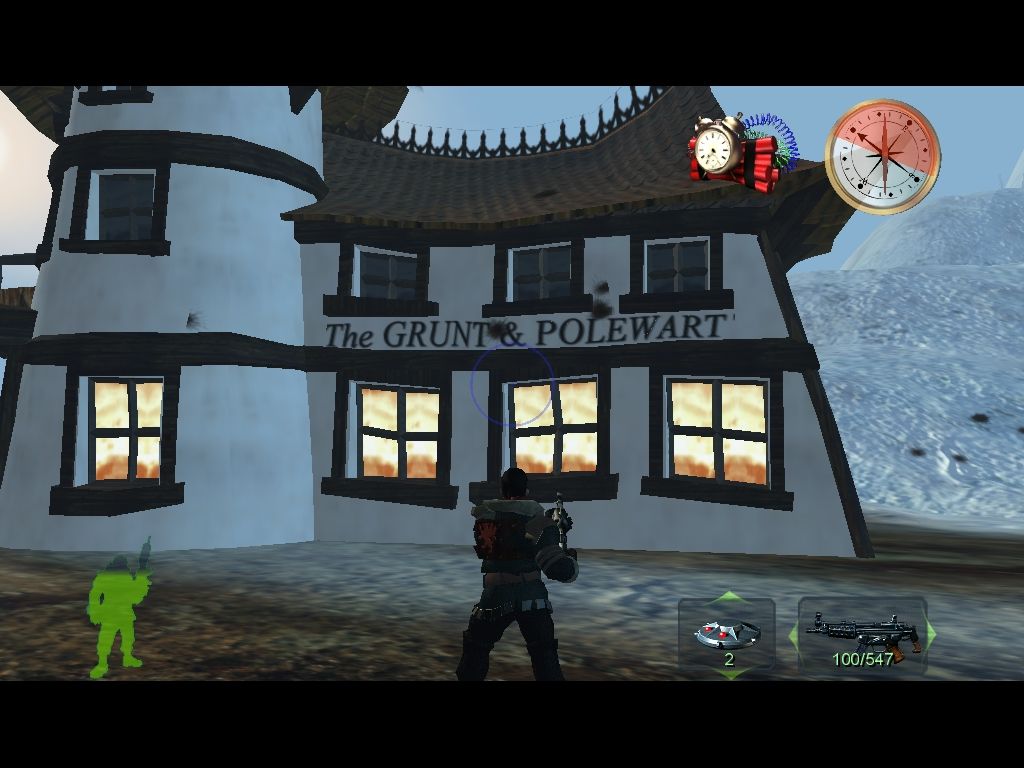Cycle to the previous weapon with left arrow
Image resolution: width=1024 pixels, height=768 pixels.
pyautogui.click(x=796, y=633)
